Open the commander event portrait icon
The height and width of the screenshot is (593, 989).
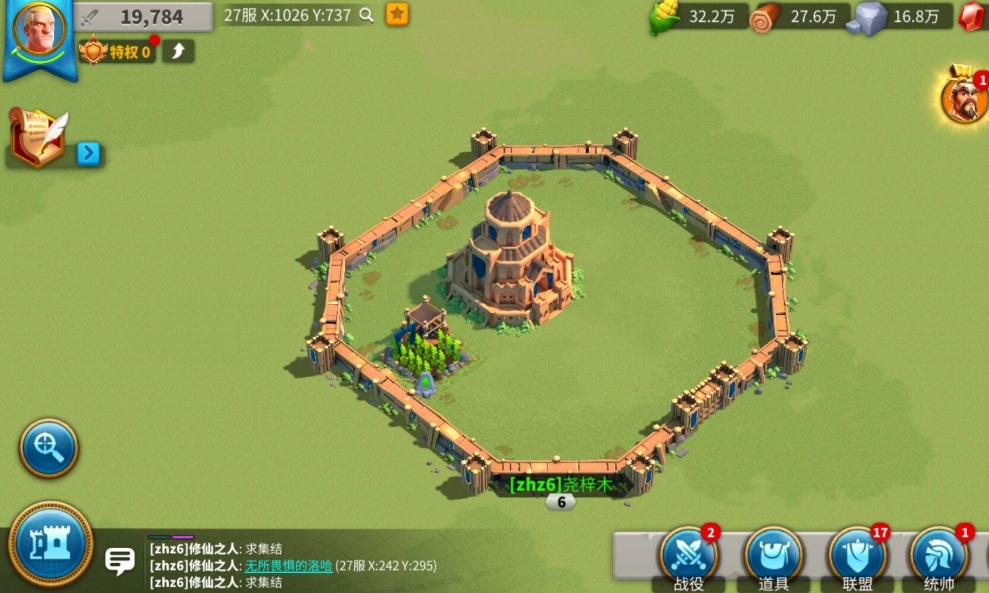click(x=964, y=98)
